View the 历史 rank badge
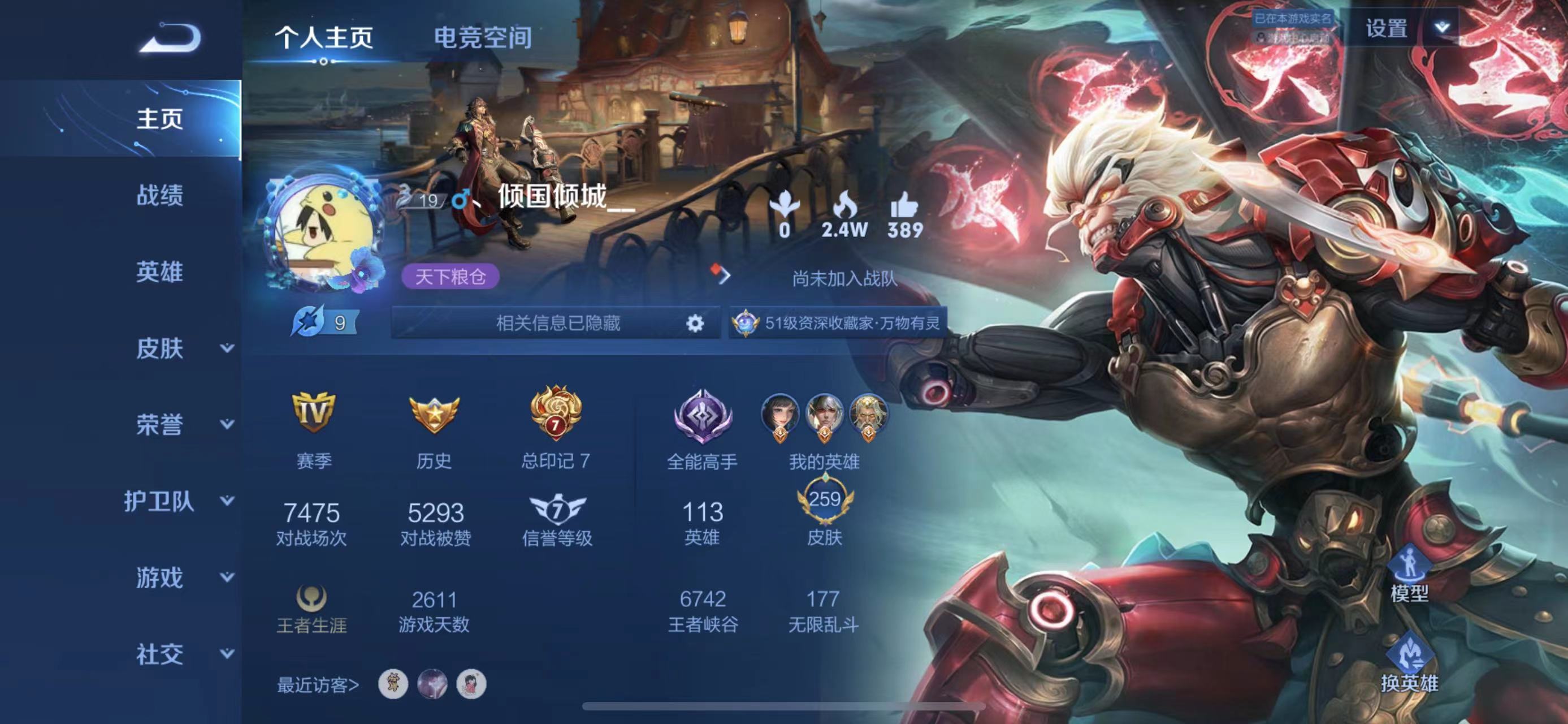 434,415
